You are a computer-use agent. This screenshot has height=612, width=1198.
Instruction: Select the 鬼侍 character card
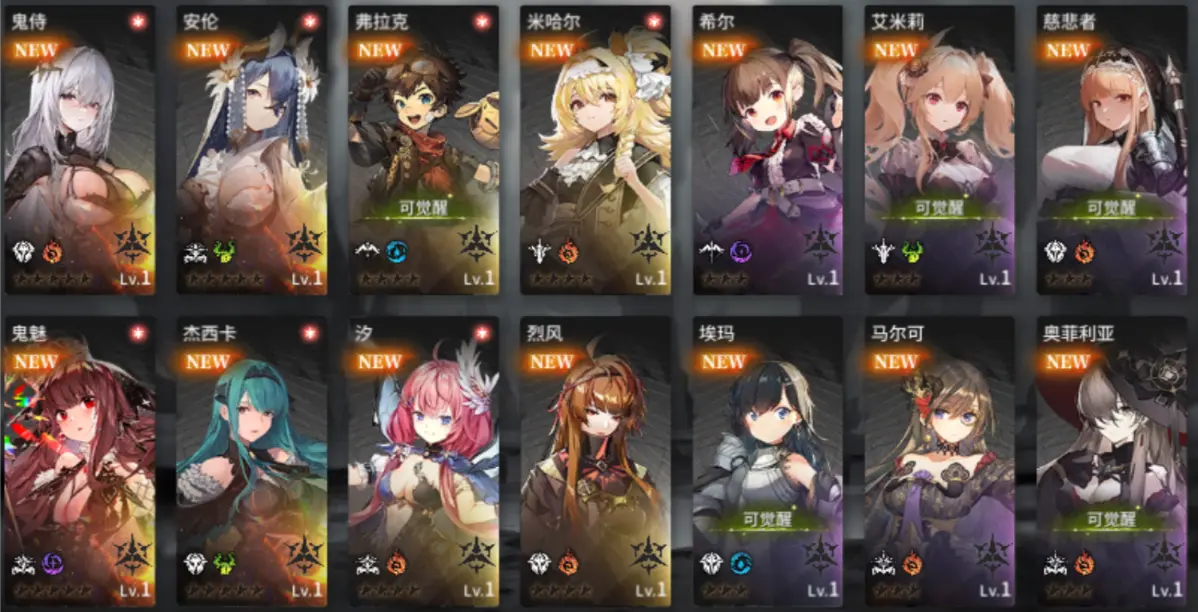pos(80,150)
